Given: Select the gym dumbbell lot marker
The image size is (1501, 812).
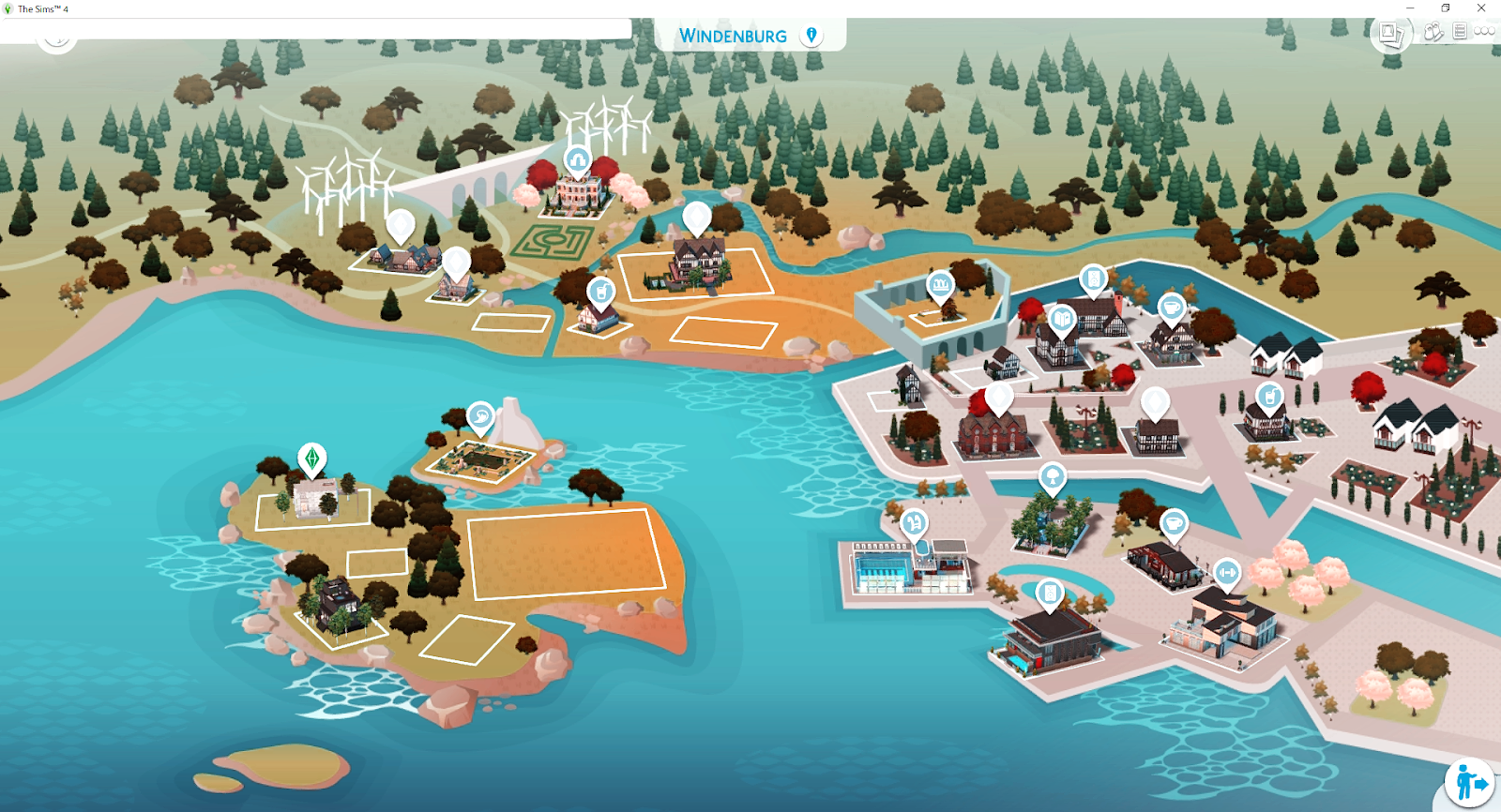Looking at the screenshot, I should [x=1227, y=572].
